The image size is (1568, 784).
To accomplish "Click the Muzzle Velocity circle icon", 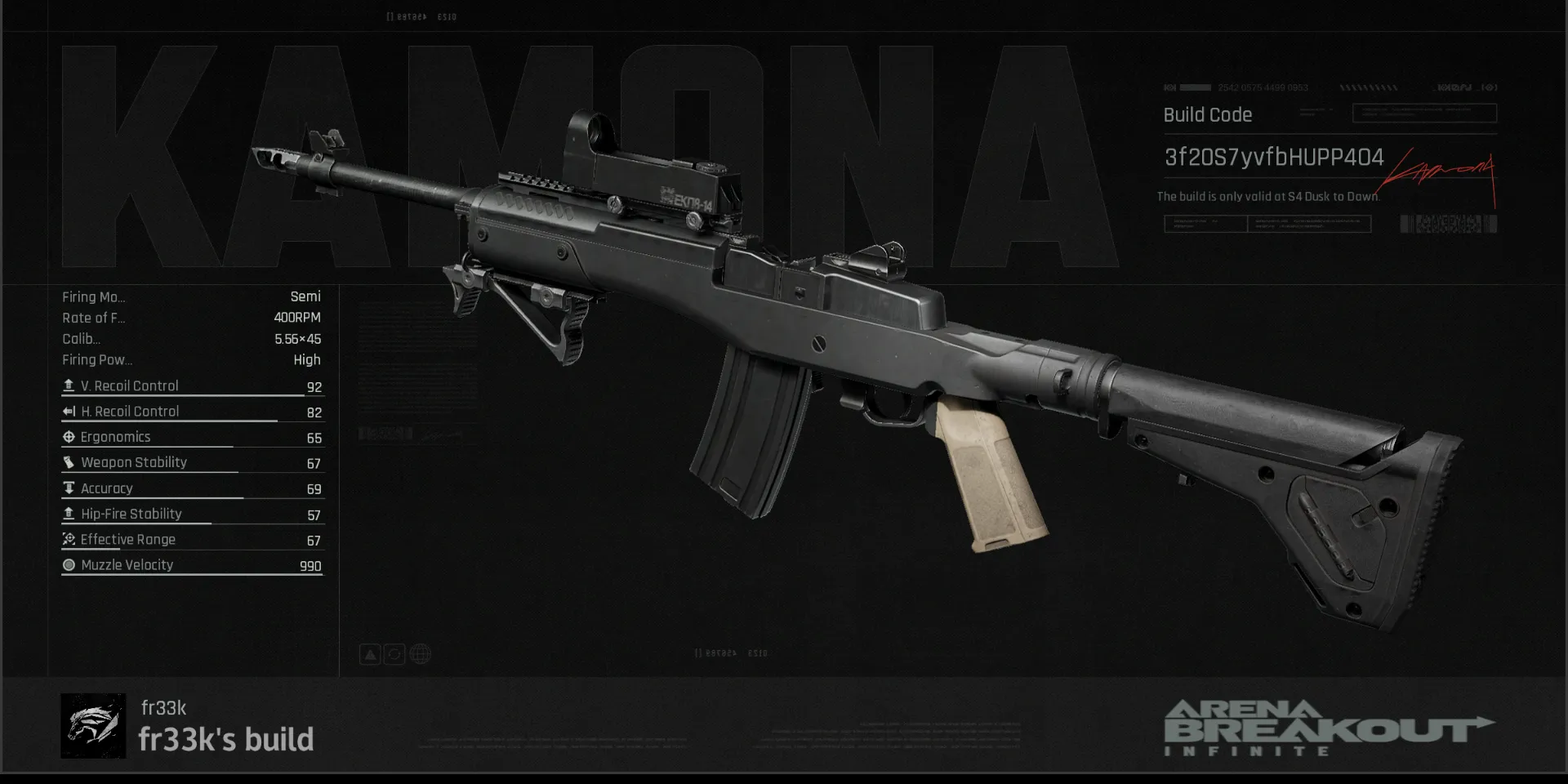I will pos(69,564).
